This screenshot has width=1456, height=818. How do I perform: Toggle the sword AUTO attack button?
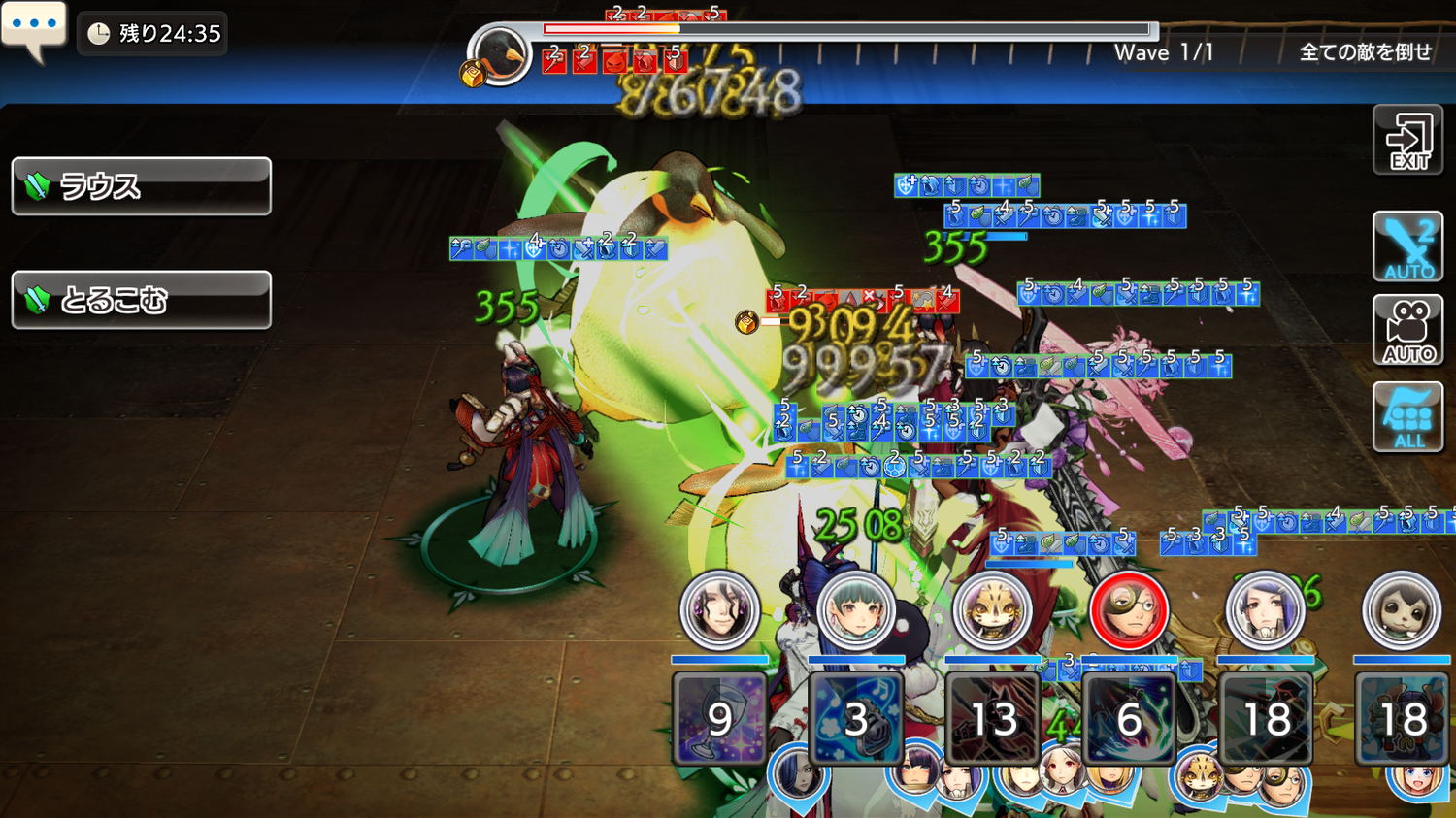(x=1407, y=246)
